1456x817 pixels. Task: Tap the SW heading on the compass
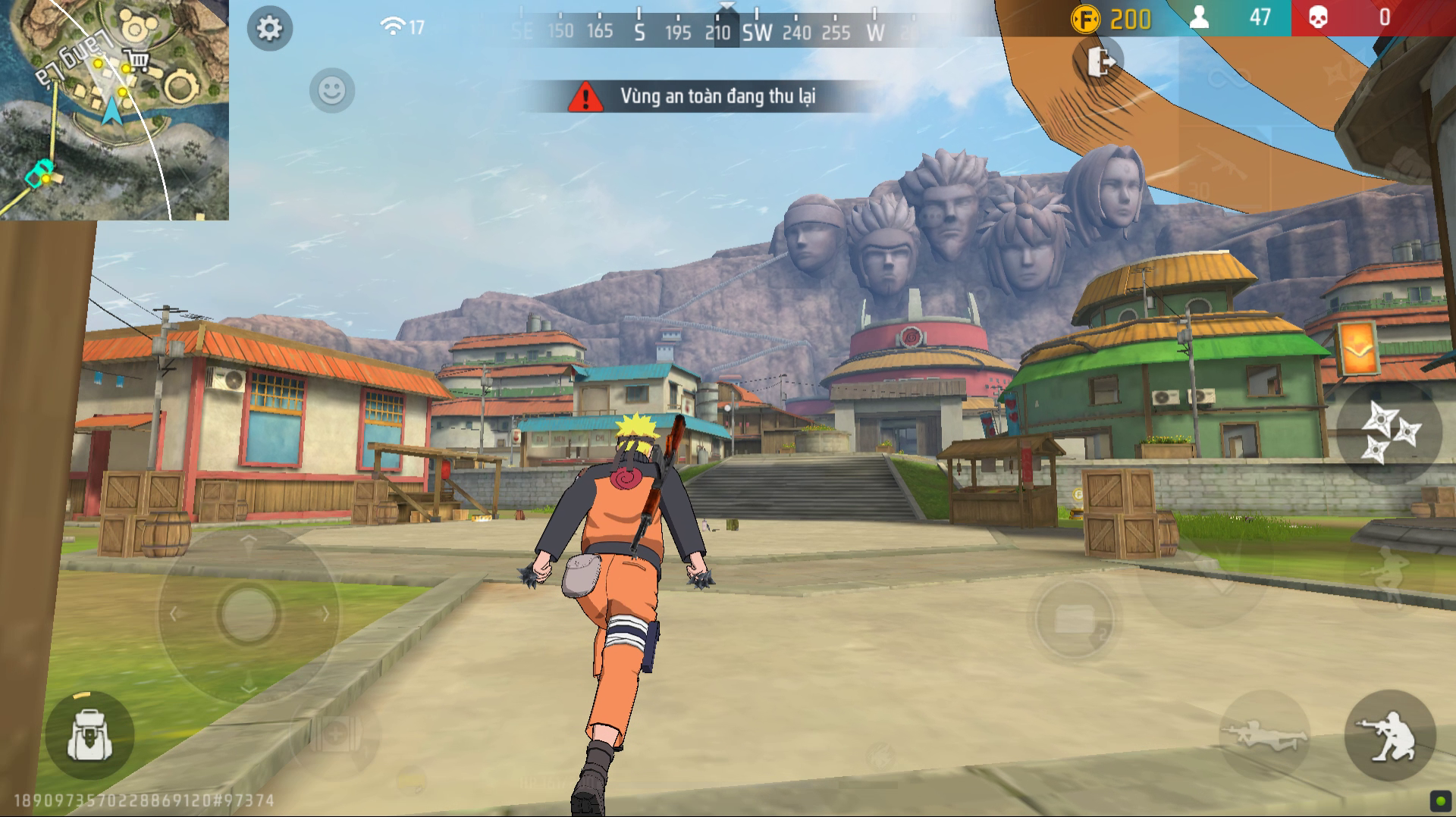[758, 32]
